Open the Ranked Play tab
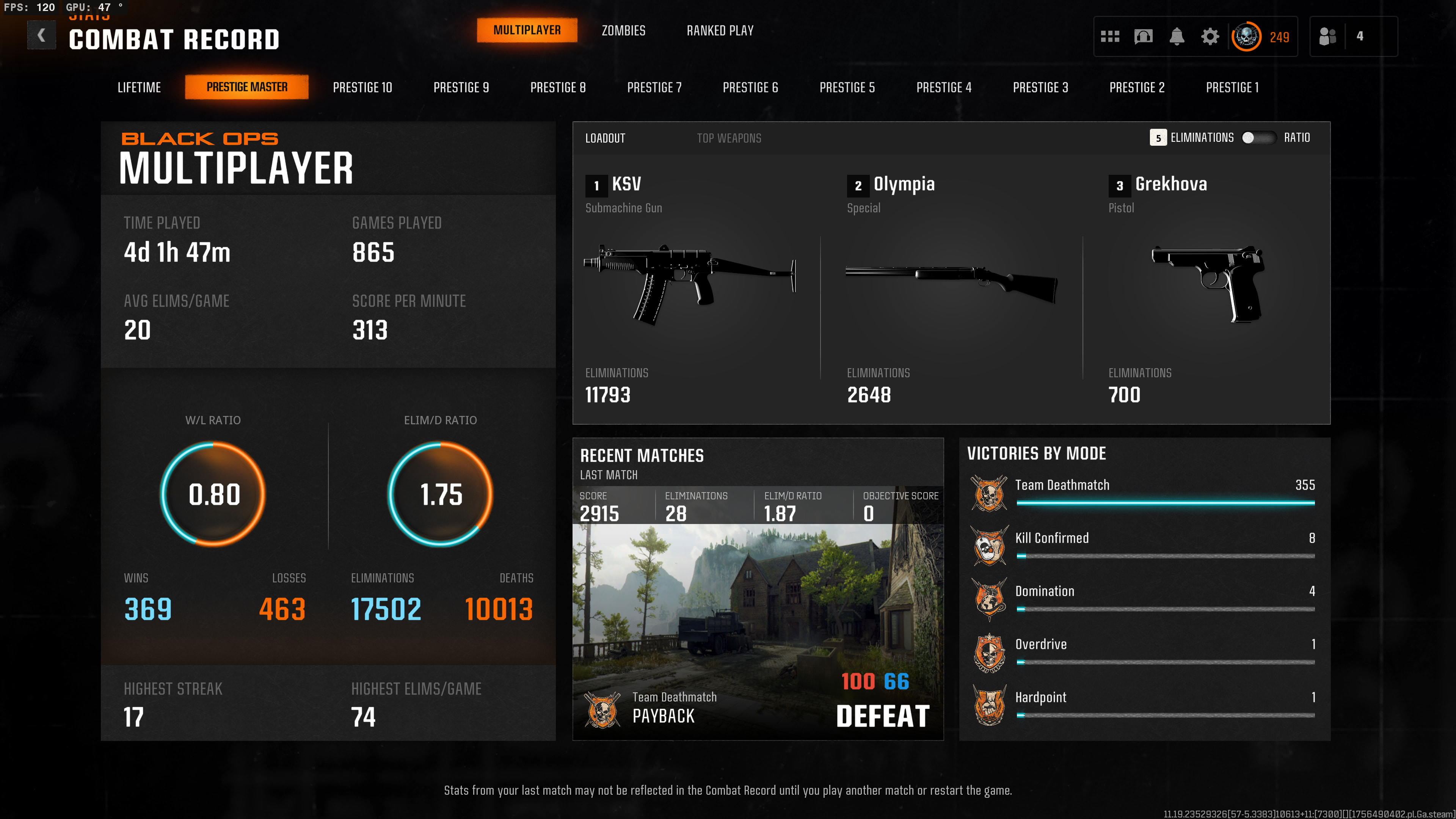 [x=720, y=30]
